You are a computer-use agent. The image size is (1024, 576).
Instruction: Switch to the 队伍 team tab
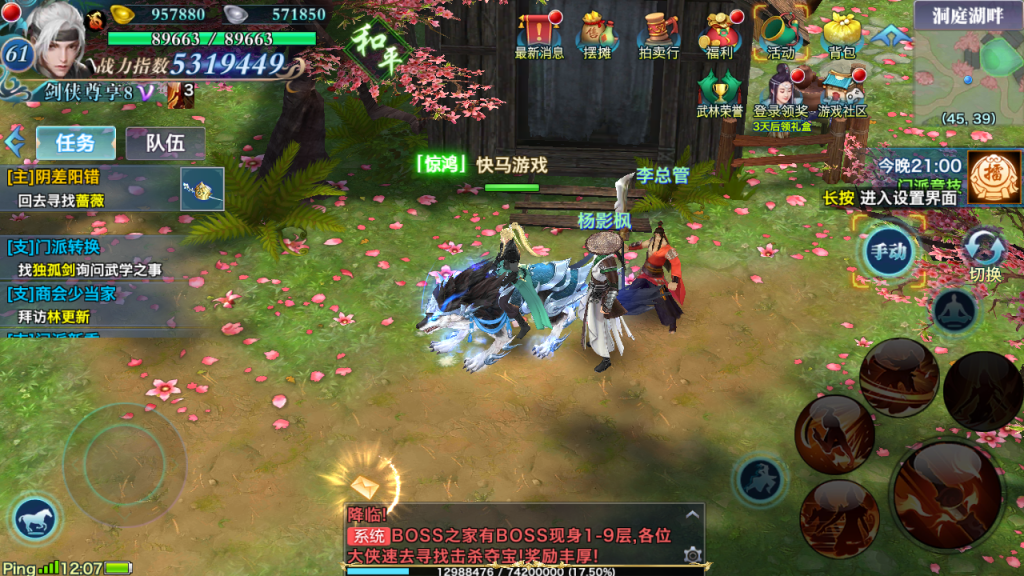click(165, 143)
